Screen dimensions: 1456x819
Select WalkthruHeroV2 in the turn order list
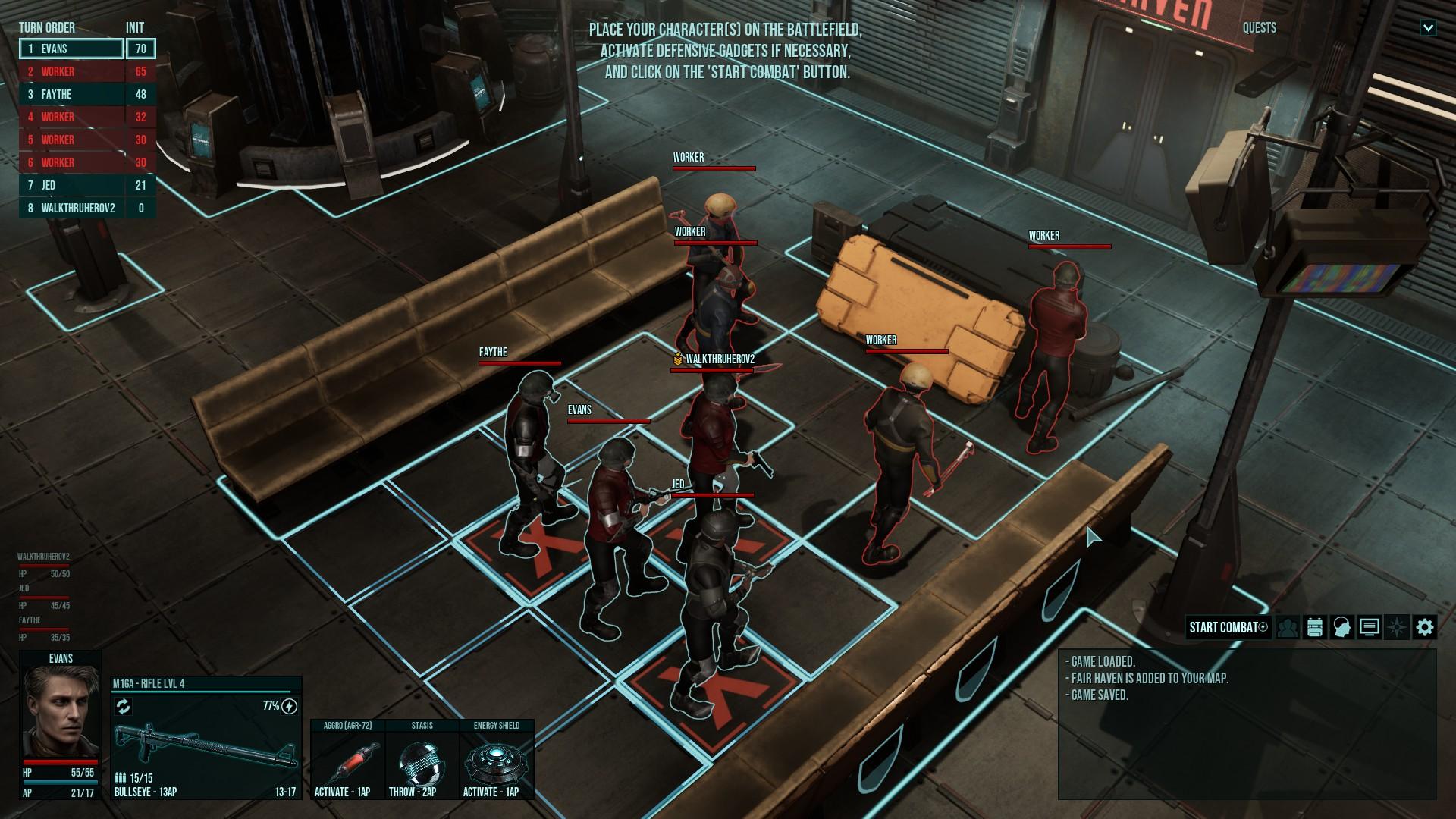(72, 208)
